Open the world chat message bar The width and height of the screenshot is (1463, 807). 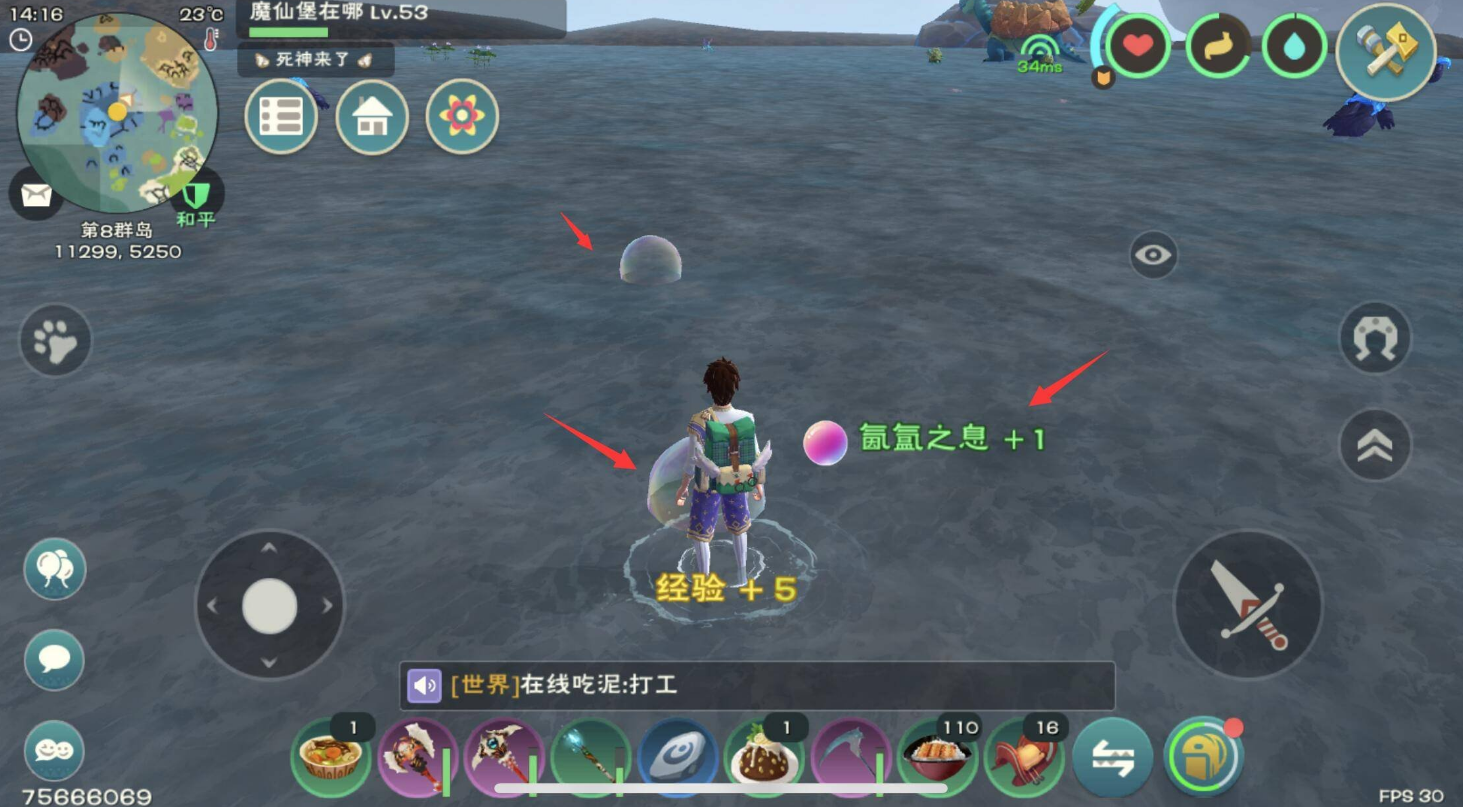point(757,685)
